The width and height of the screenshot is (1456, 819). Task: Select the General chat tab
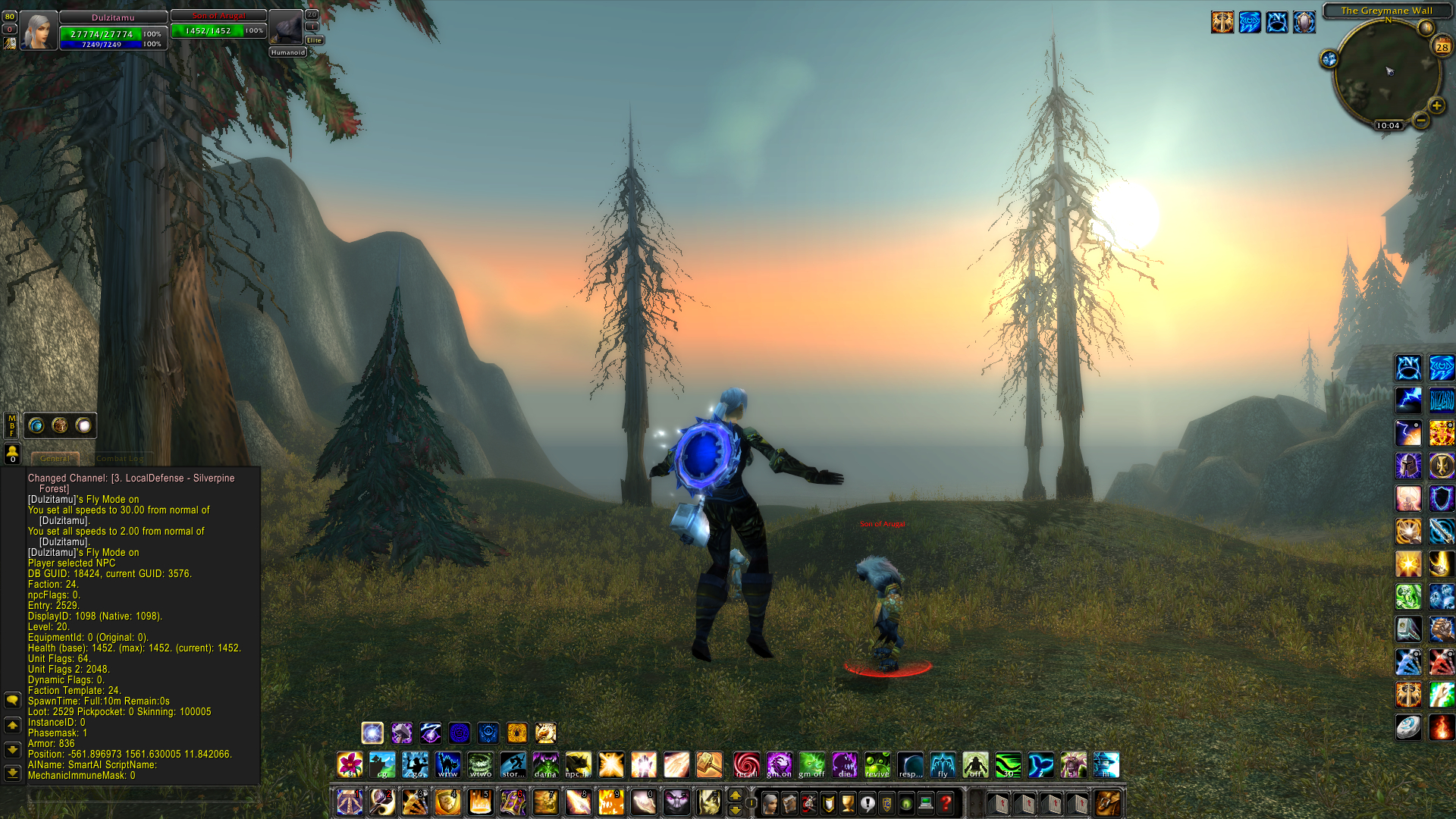55,459
